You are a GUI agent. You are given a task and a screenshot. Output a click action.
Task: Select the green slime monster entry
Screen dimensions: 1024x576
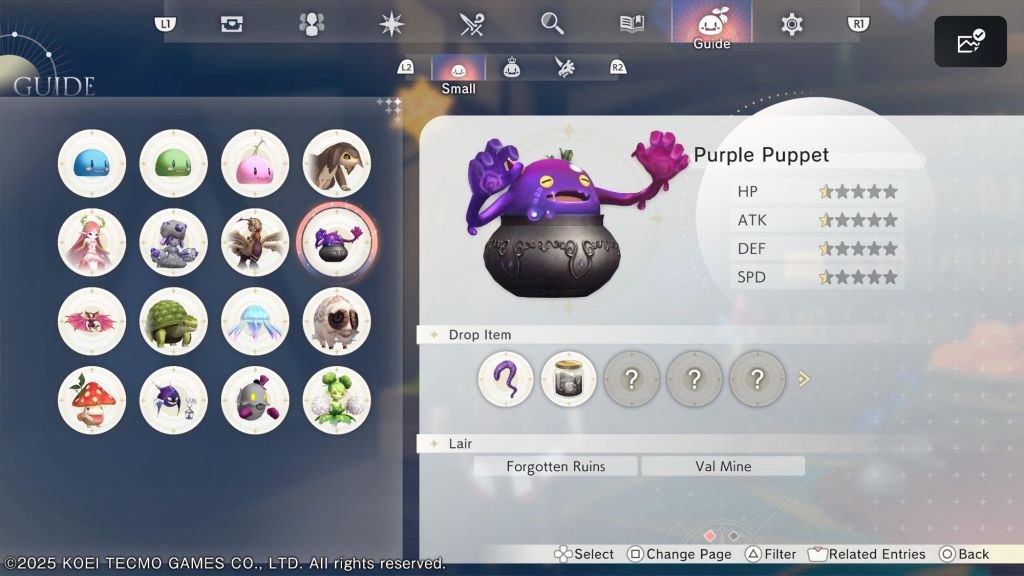(173, 163)
